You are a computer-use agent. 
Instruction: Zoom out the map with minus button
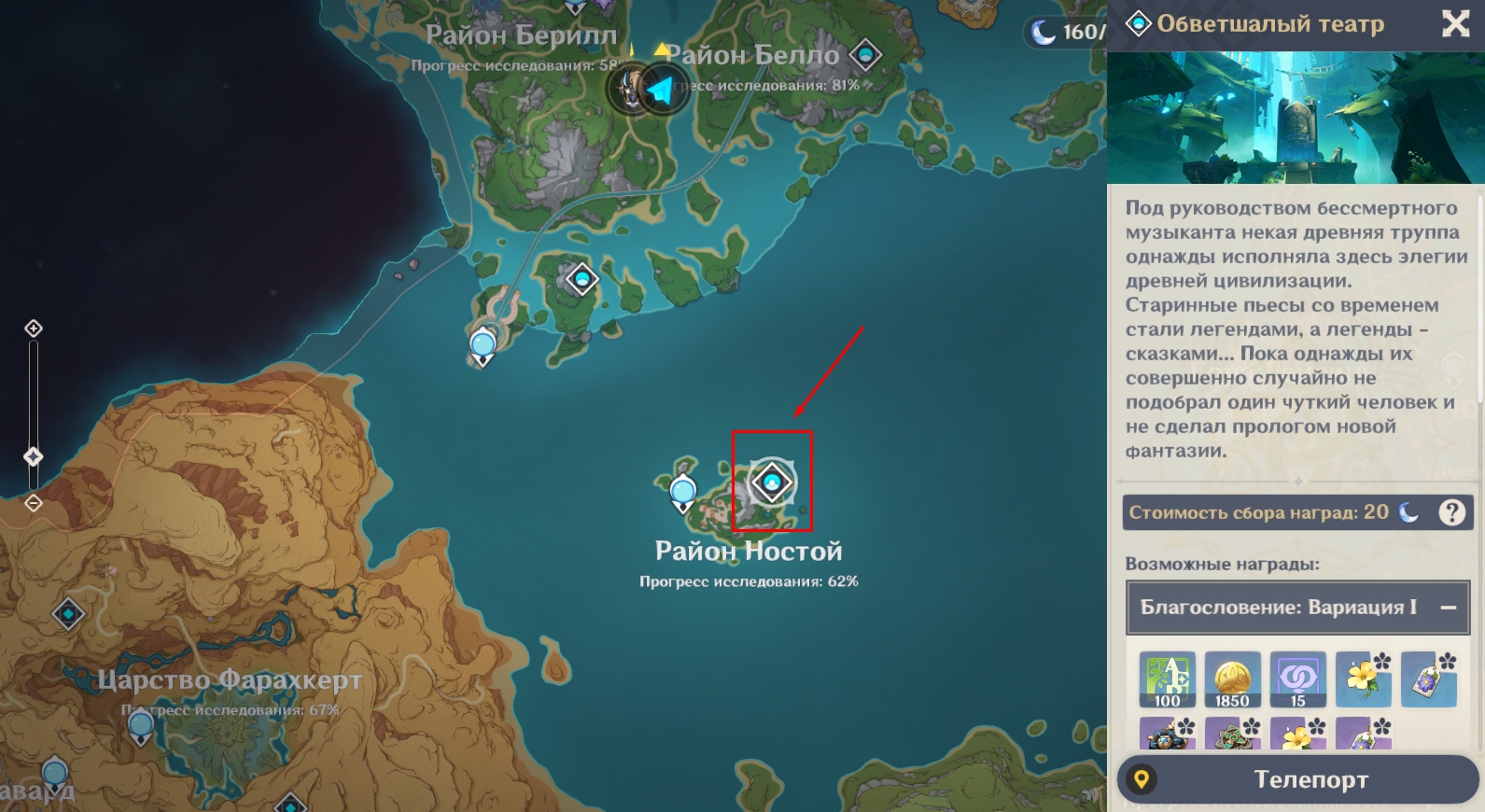tap(34, 503)
